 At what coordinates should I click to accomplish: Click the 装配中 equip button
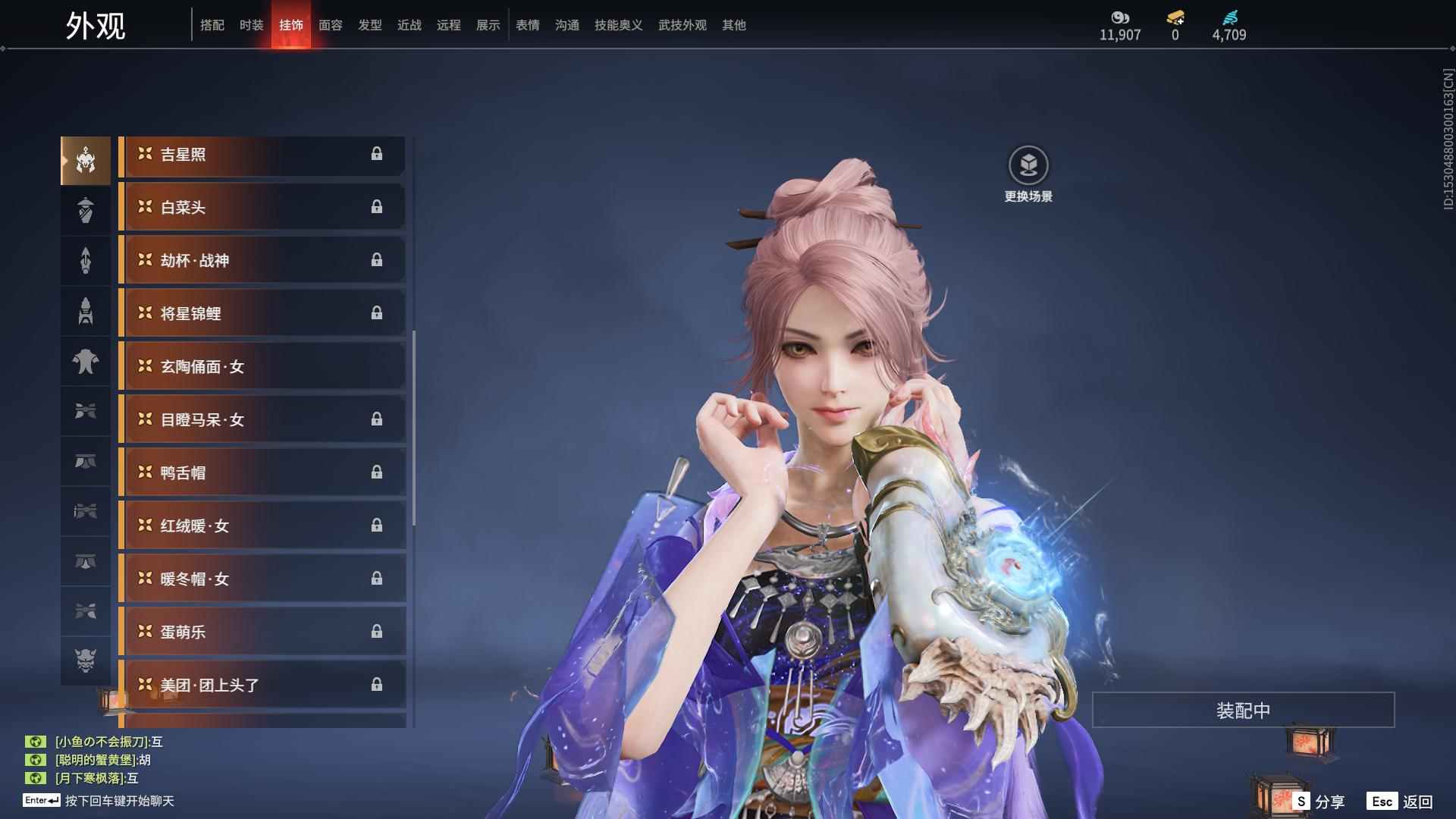[x=1243, y=711]
